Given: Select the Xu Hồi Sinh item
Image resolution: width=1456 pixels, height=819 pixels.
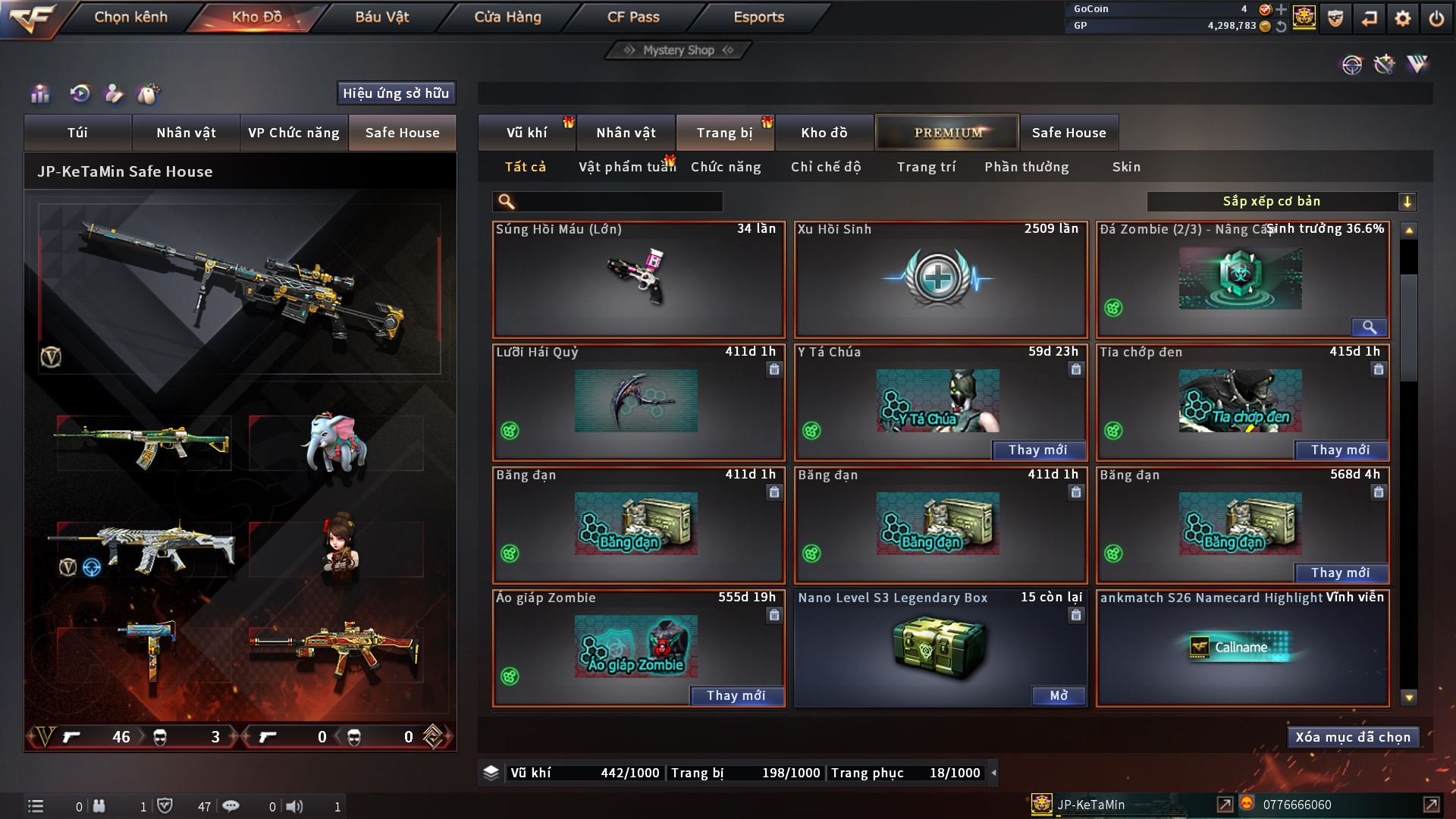Looking at the screenshot, I should click(940, 279).
